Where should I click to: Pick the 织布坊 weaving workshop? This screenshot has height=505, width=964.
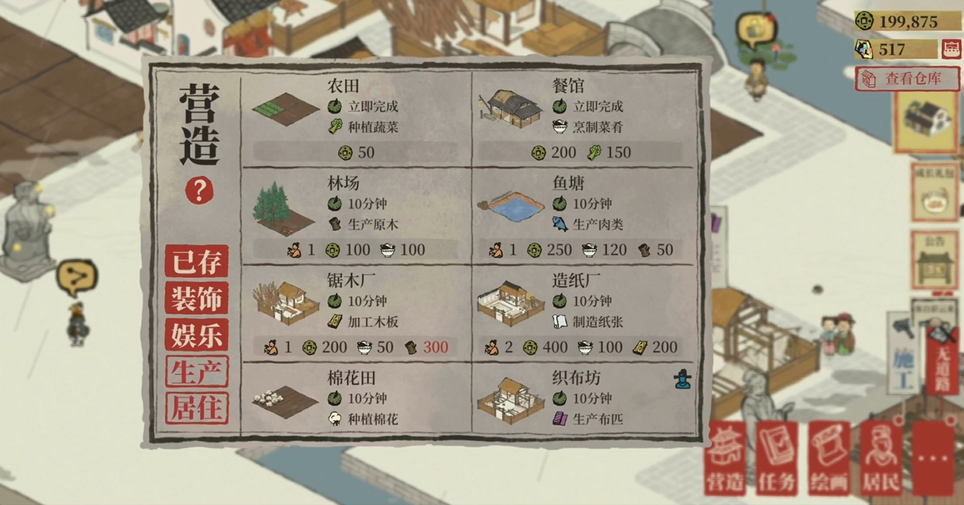point(588,399)
